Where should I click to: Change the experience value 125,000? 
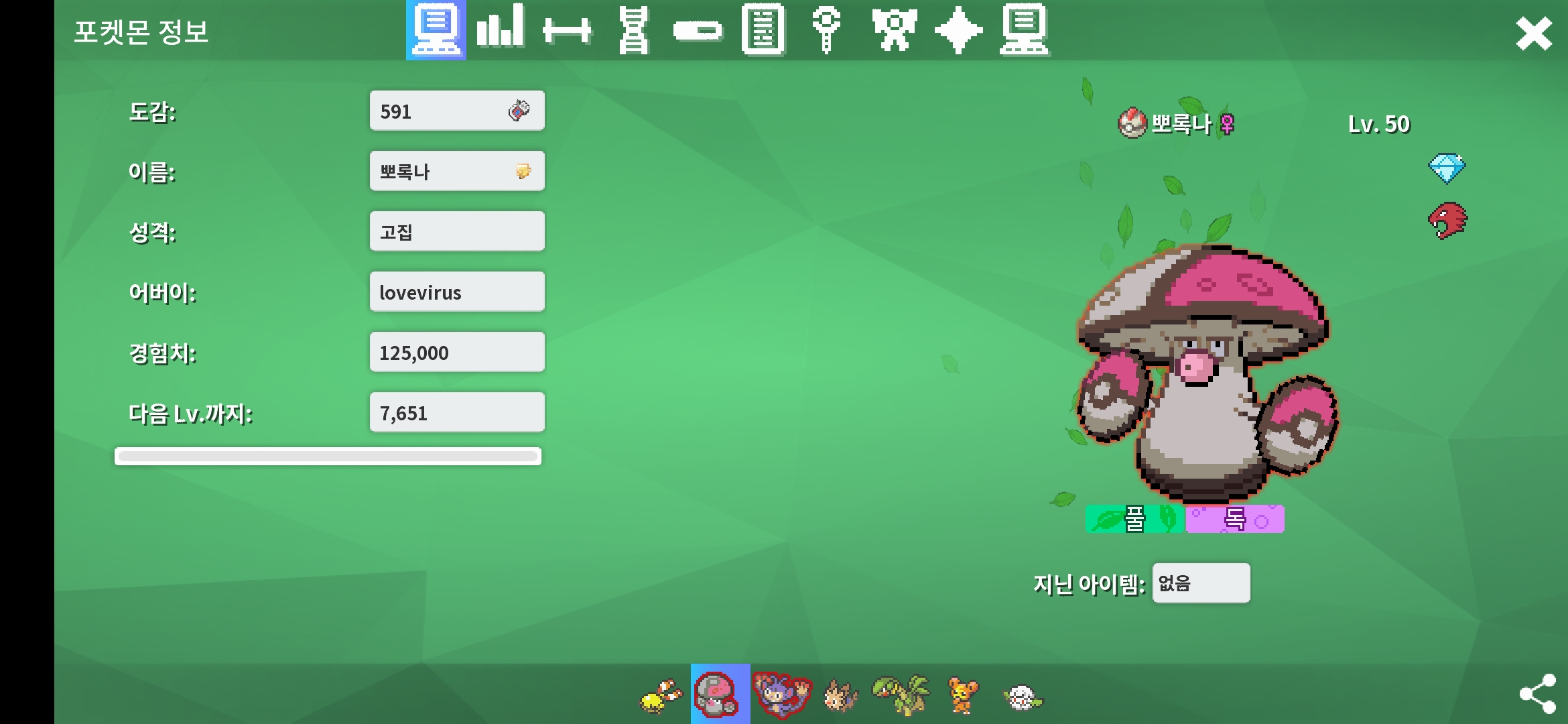pyautogui.click(x=456, y=353)
